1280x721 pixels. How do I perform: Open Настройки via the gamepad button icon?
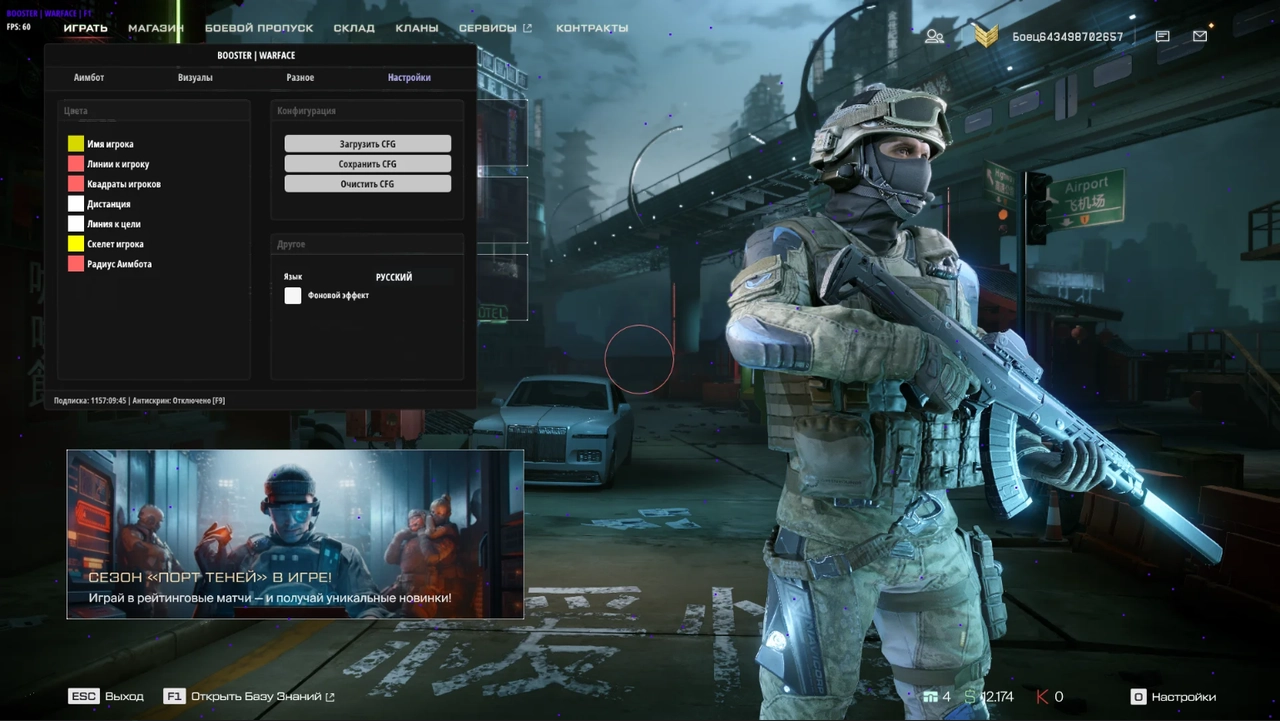click(x=1141, y=696)
